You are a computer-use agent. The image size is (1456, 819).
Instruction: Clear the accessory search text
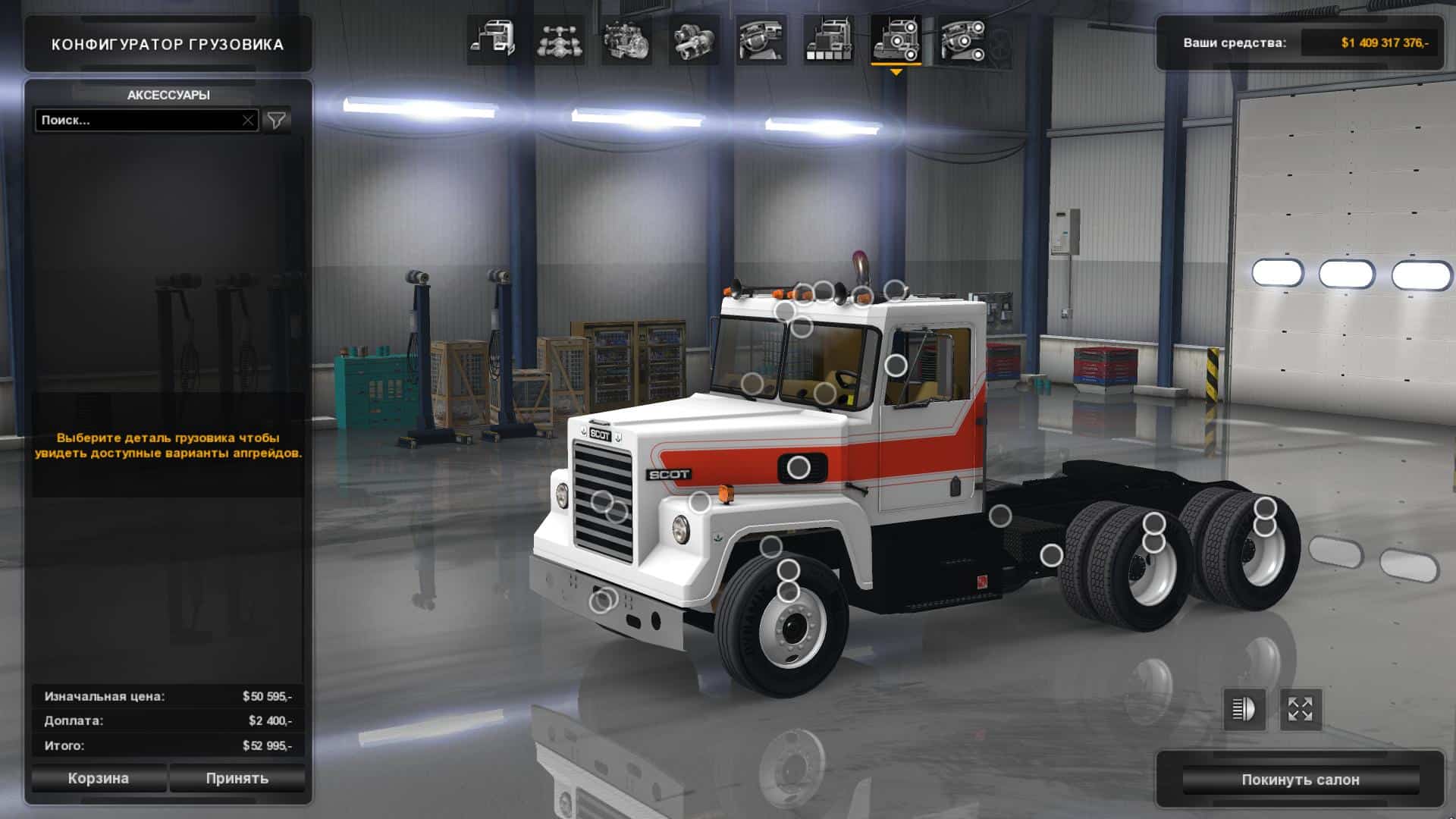point(248,120)
